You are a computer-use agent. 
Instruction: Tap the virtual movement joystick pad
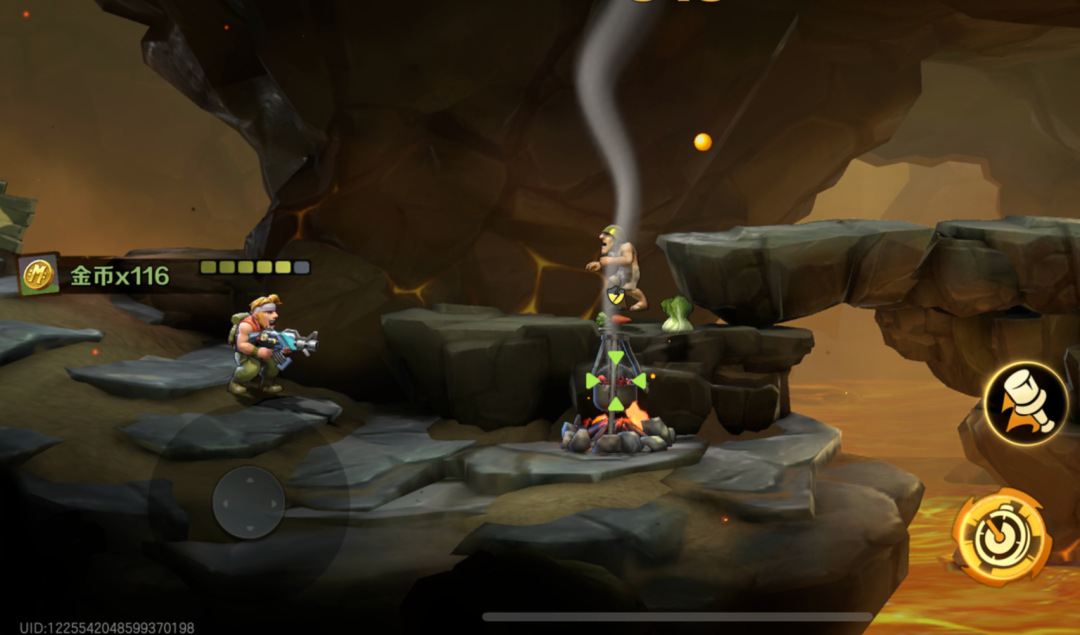[249, 502]
